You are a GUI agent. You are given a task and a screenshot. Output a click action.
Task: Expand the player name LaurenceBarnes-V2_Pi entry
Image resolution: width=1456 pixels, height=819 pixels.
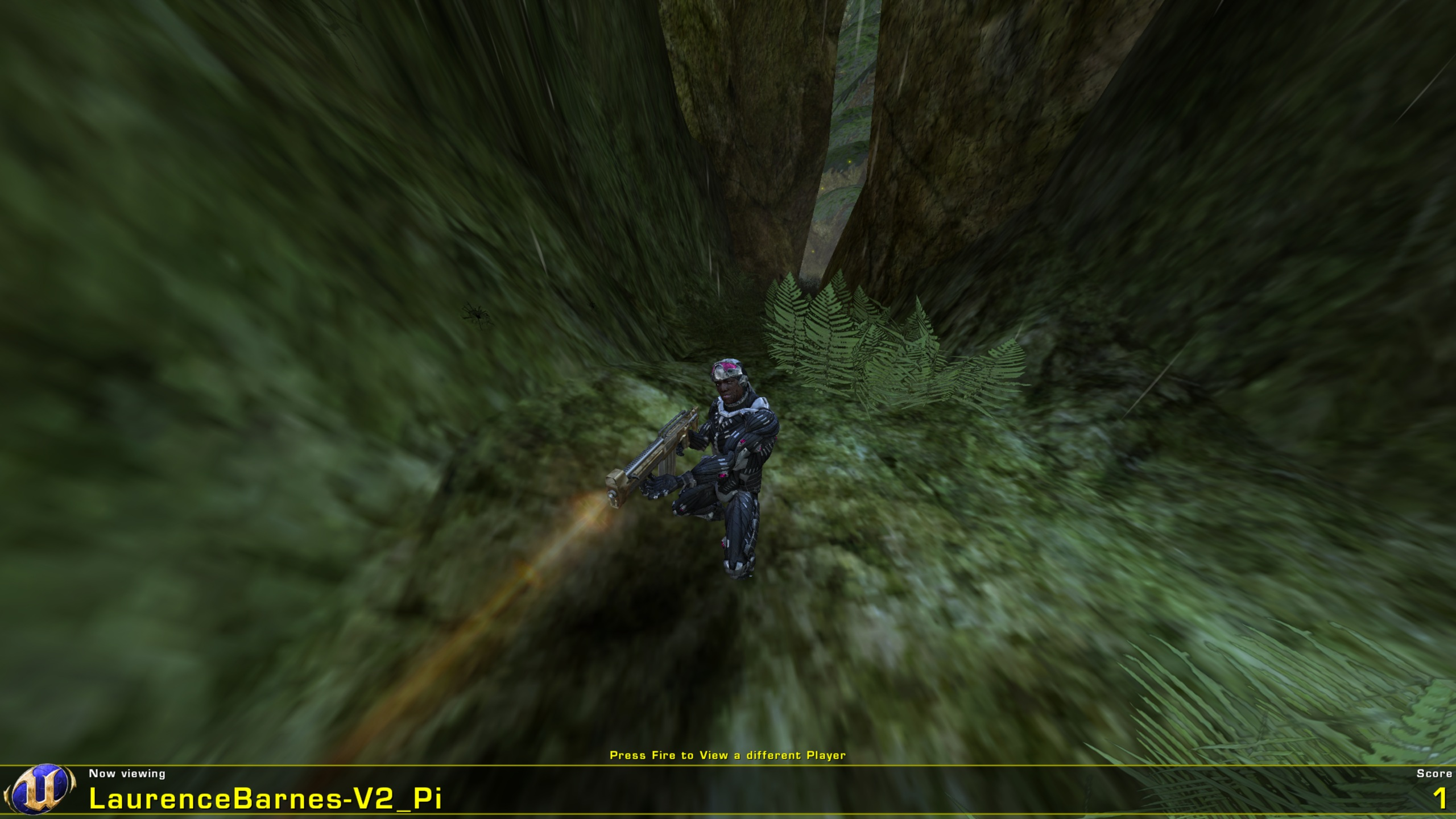[x=267, y=799]
